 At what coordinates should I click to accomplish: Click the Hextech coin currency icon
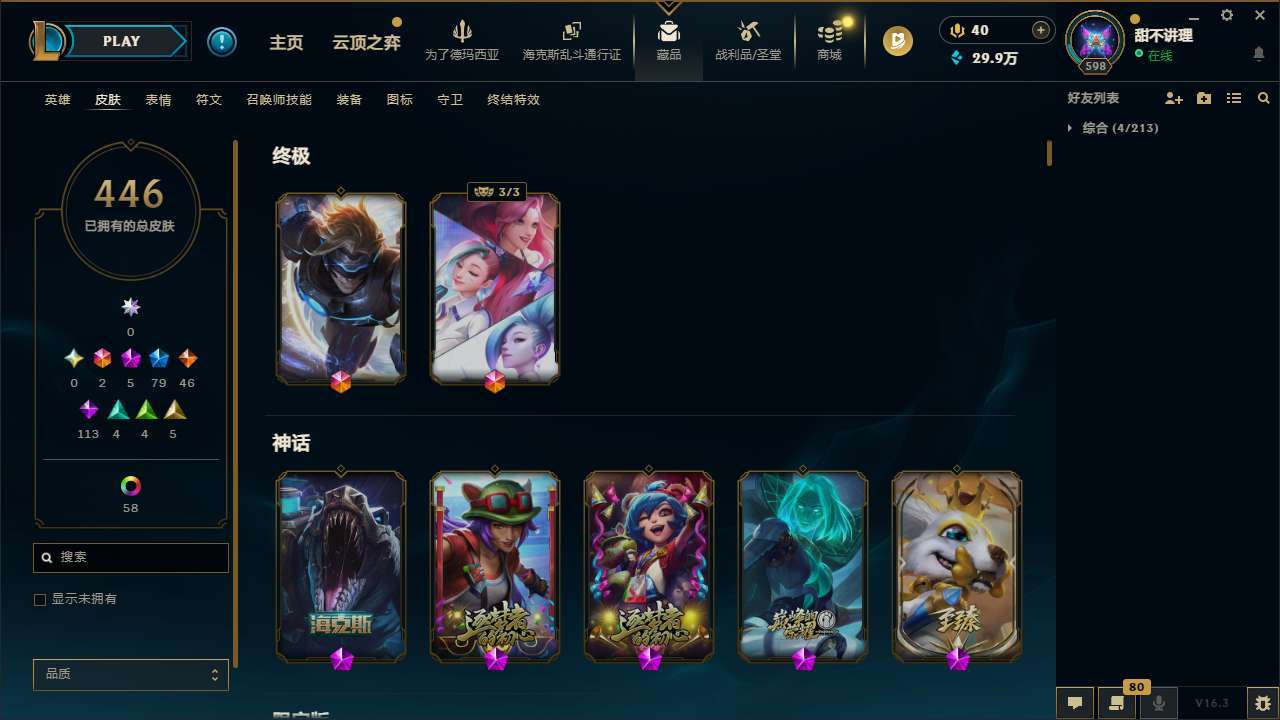tap(898, 41)
